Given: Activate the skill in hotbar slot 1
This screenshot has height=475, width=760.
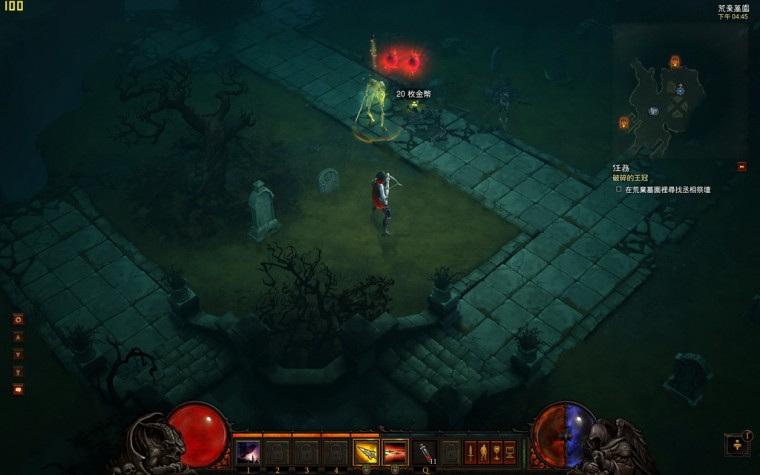Looking at the screenshot, I should tap(247, 452).
